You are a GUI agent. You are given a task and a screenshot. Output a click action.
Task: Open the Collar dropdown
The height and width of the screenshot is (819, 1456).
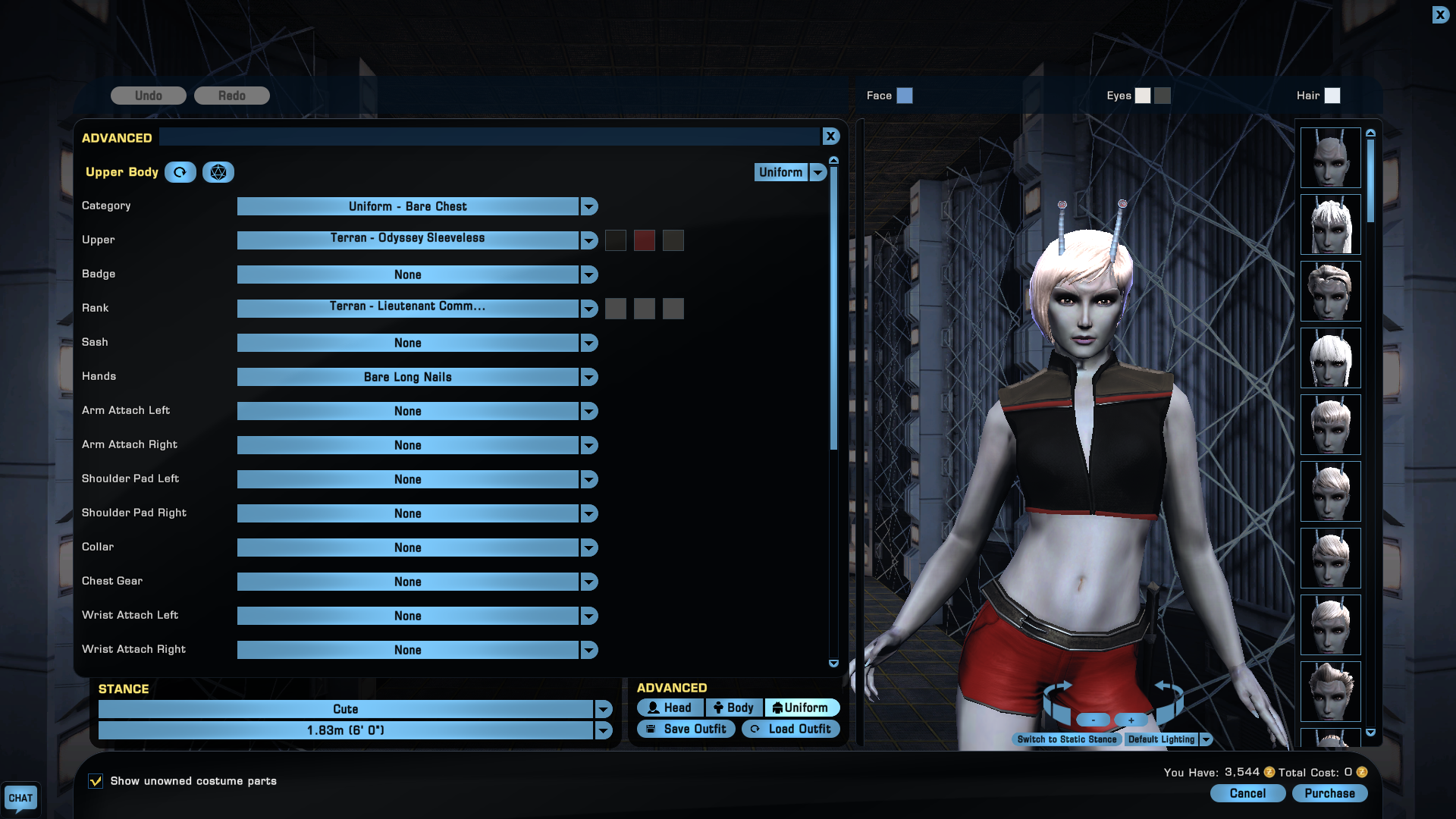[589, 548]
